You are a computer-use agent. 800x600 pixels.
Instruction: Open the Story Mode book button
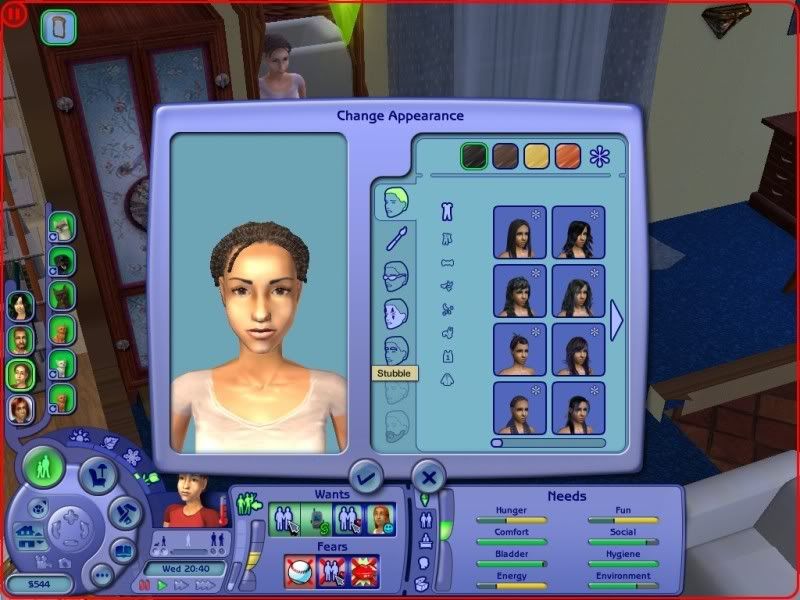pos(122,549)
